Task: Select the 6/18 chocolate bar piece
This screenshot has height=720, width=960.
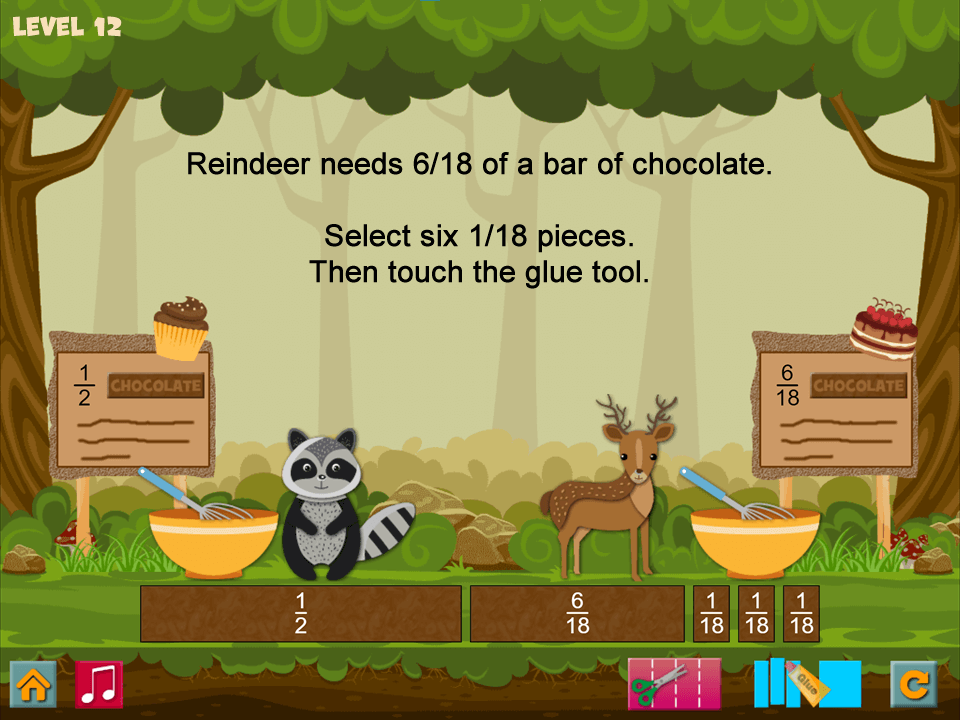Action: [x=577, y=613]
